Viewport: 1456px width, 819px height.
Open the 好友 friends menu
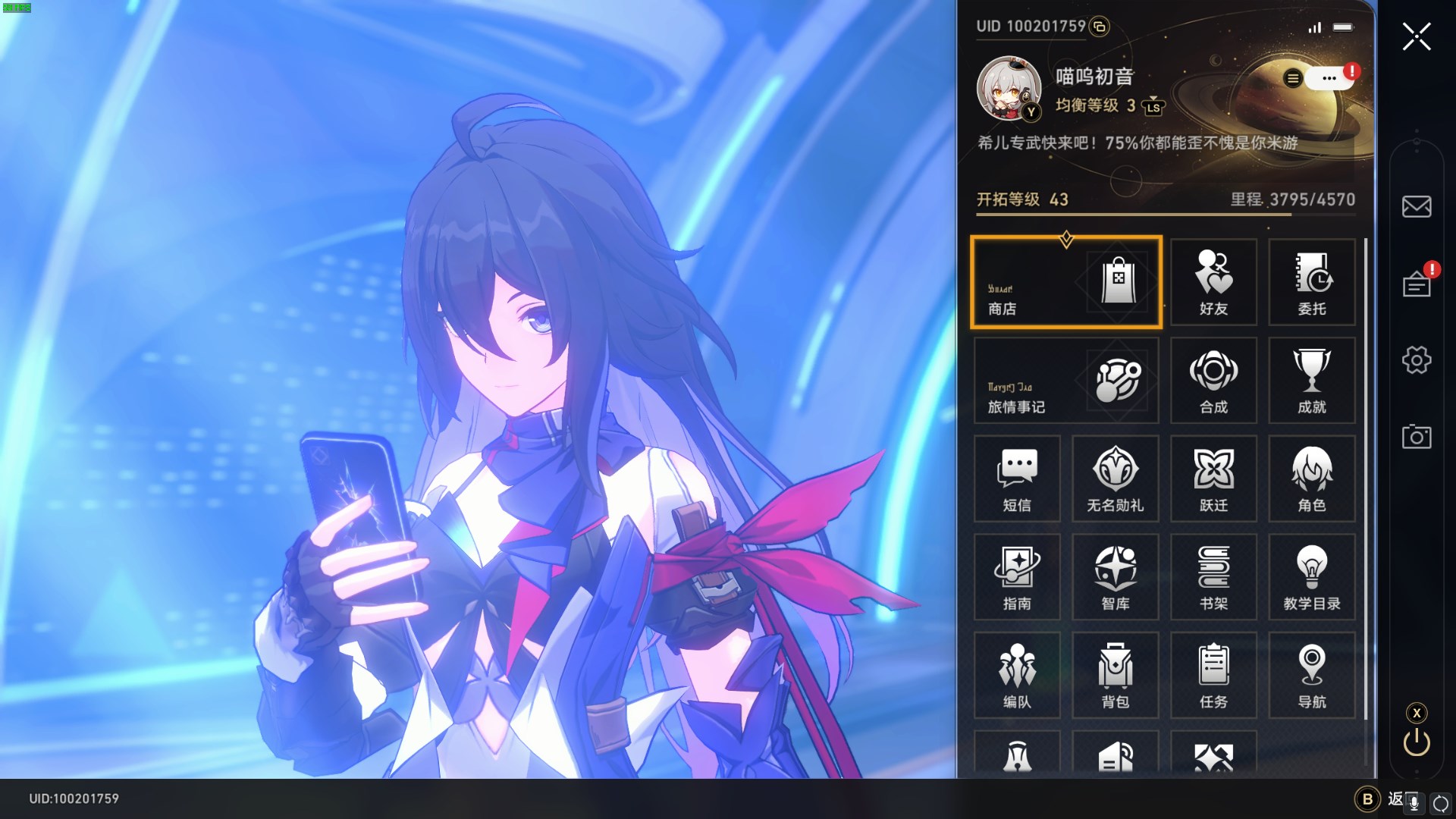(x=1213, y=283)
